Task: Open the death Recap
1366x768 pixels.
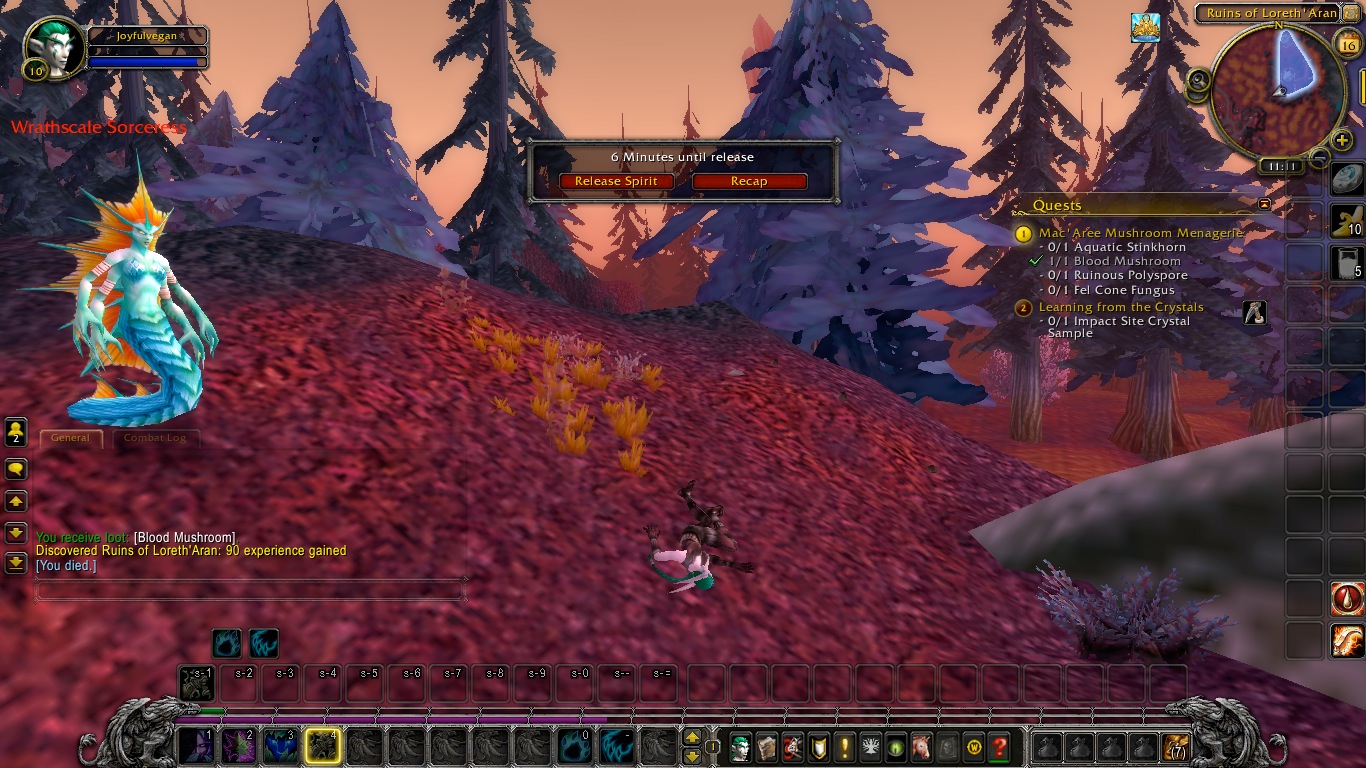Action: (x=749, y=181)
